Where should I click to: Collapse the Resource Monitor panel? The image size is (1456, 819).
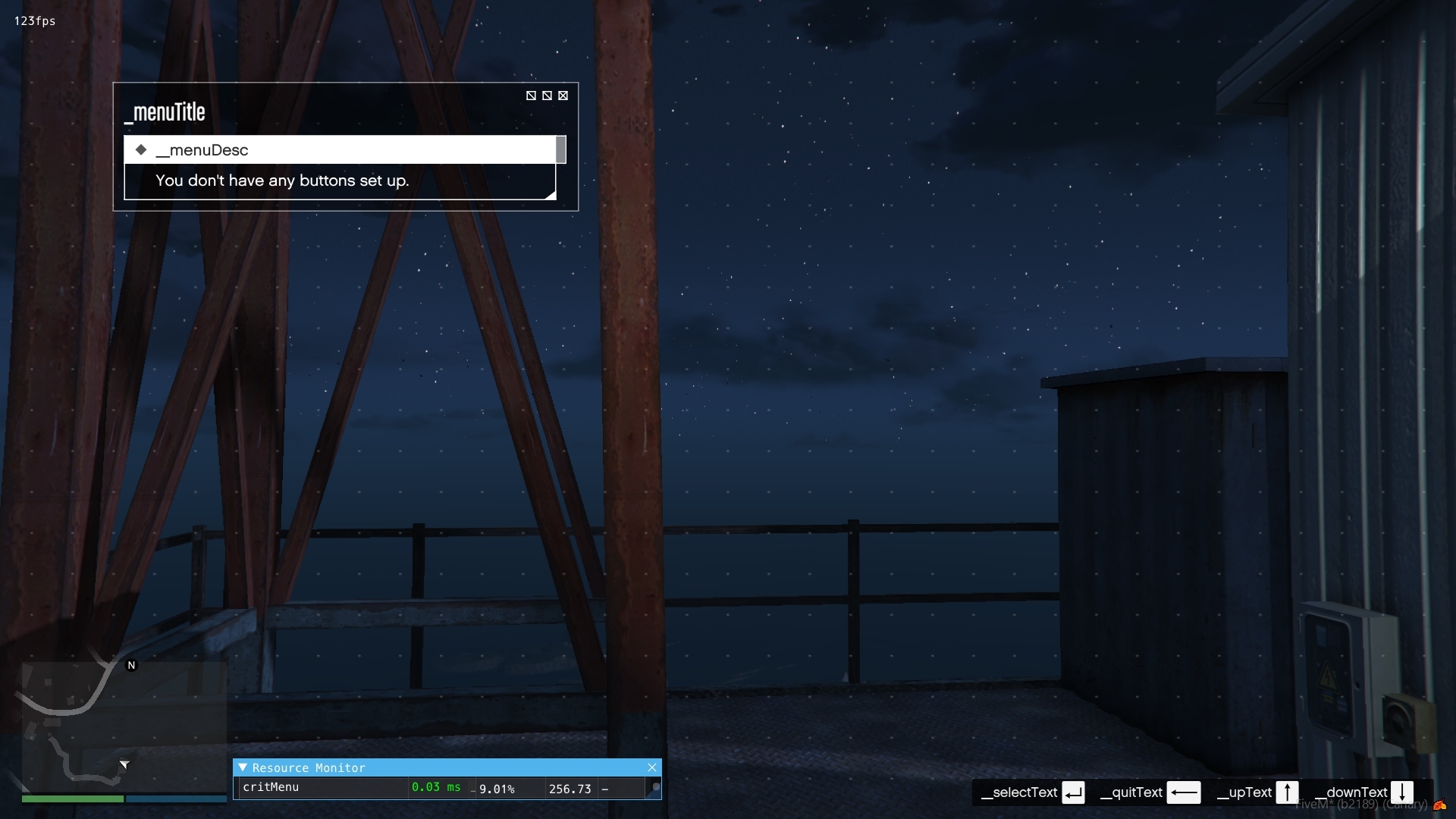pyautogui.click(x=653, y=767)
